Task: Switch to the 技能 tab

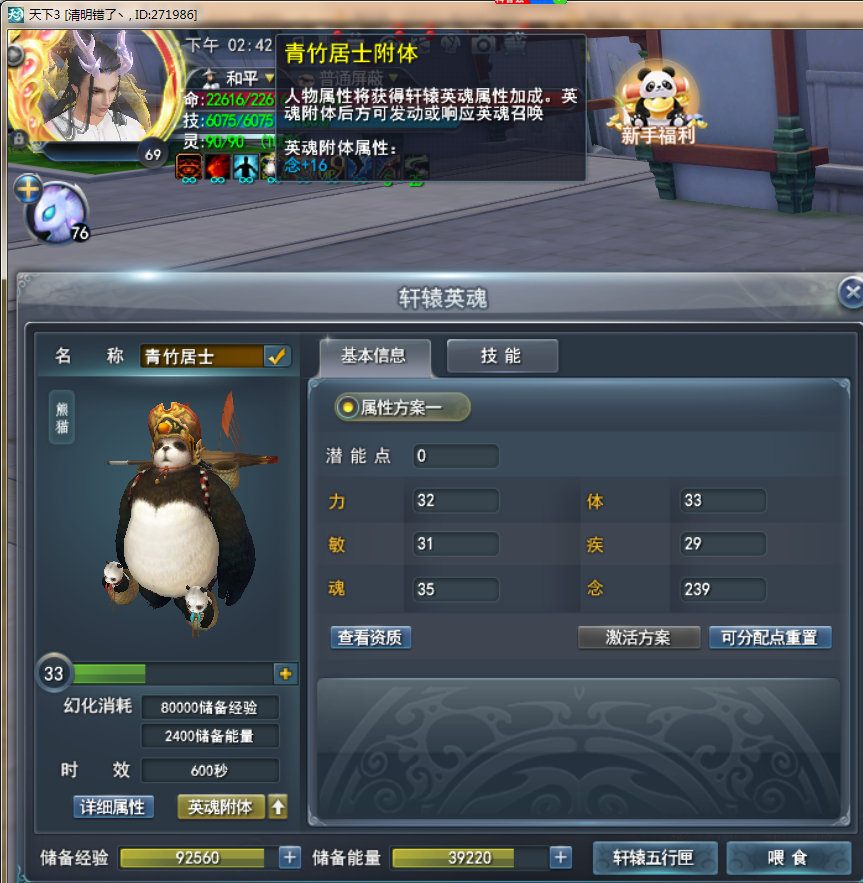Action: pos(501,356)
